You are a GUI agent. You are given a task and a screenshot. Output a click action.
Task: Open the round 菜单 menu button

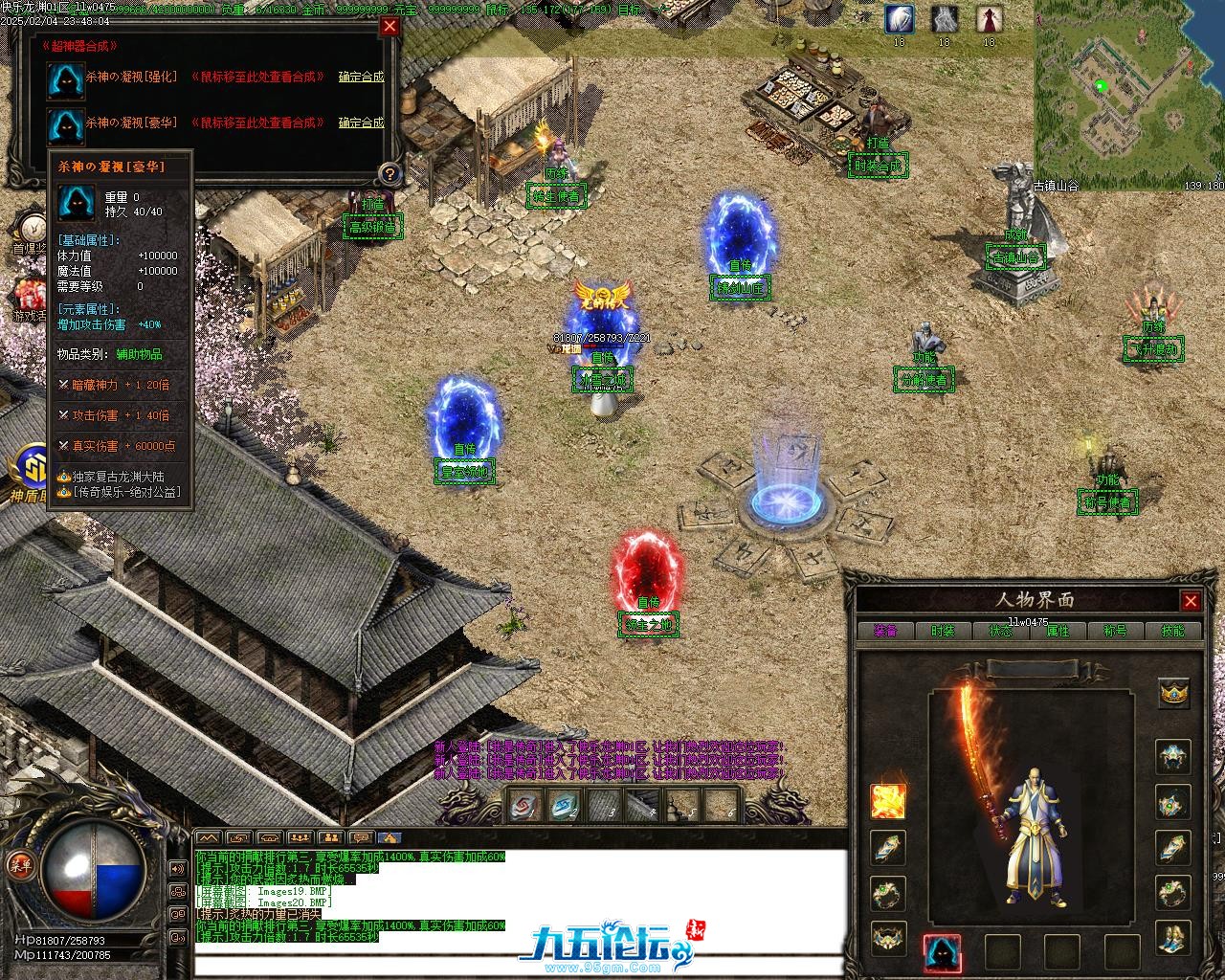[19, 864]
